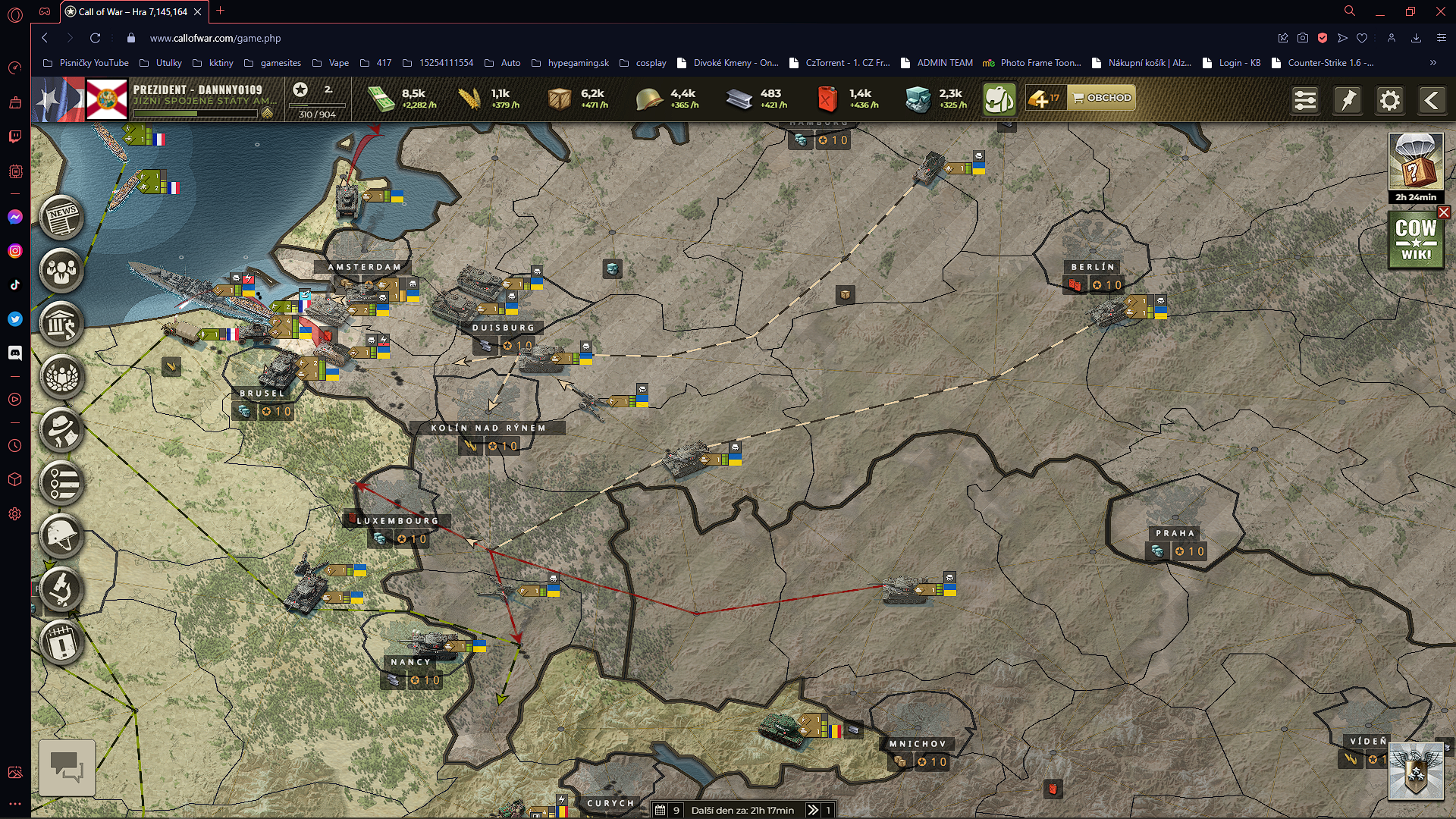Open the tasks notepad with exclamation mark
The height and width of the screenshot is (819, 1456).
[62, 643]
